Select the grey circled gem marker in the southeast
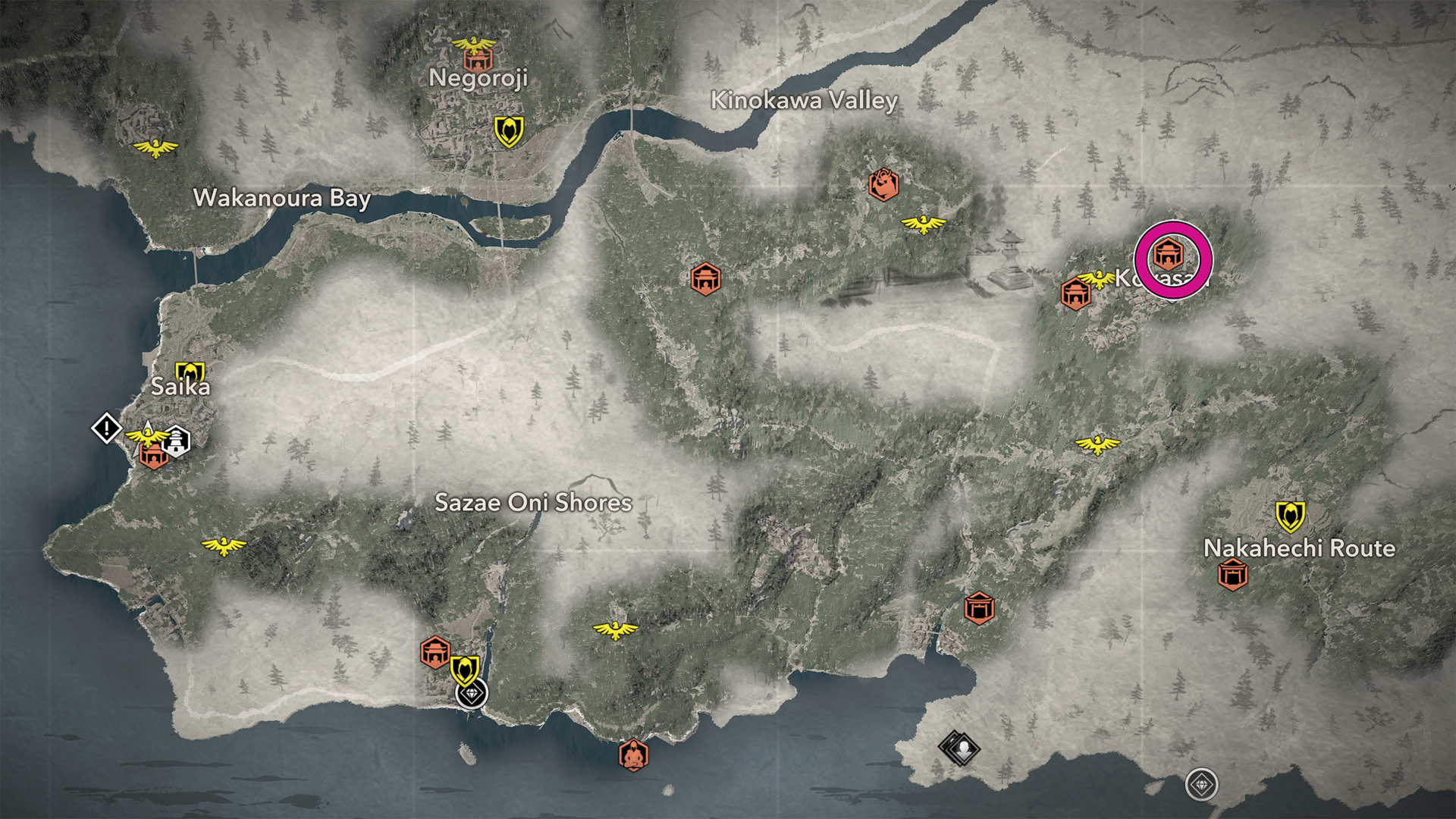 (x=1202, y=784)
